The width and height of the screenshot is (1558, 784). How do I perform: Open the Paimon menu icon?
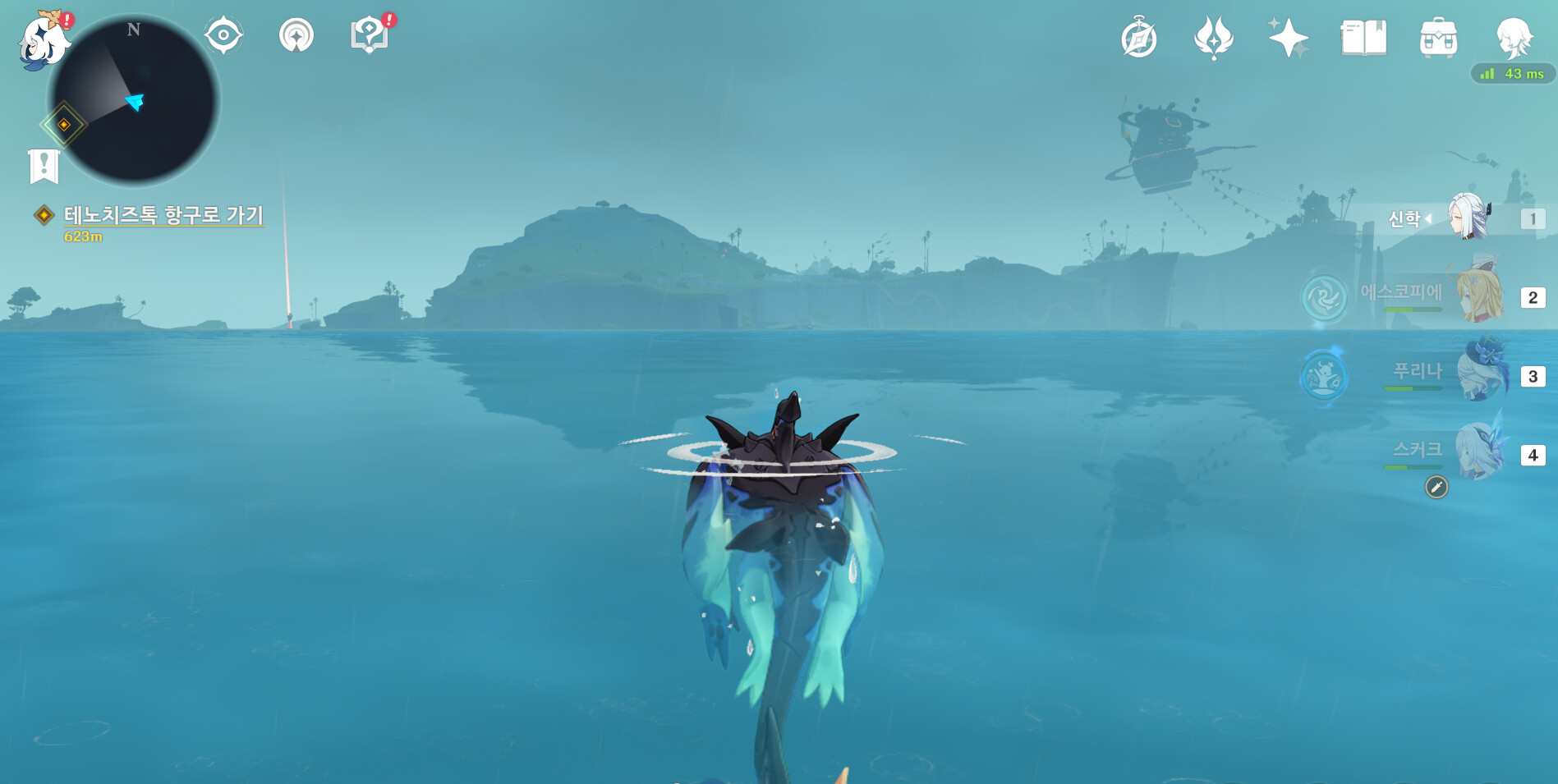coord(43,41)
